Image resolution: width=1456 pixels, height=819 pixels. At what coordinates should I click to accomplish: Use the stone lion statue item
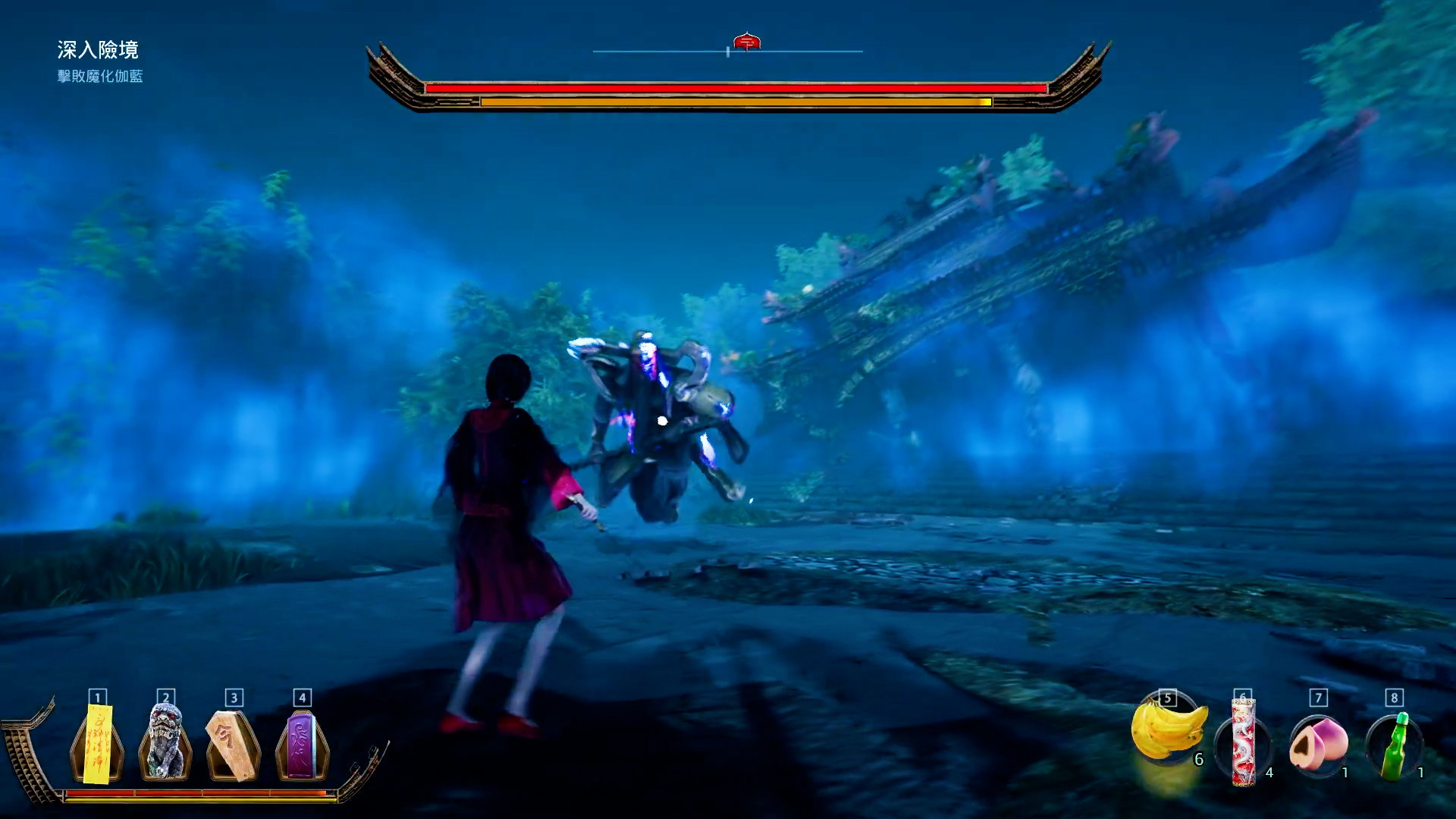tap(165, 743)
